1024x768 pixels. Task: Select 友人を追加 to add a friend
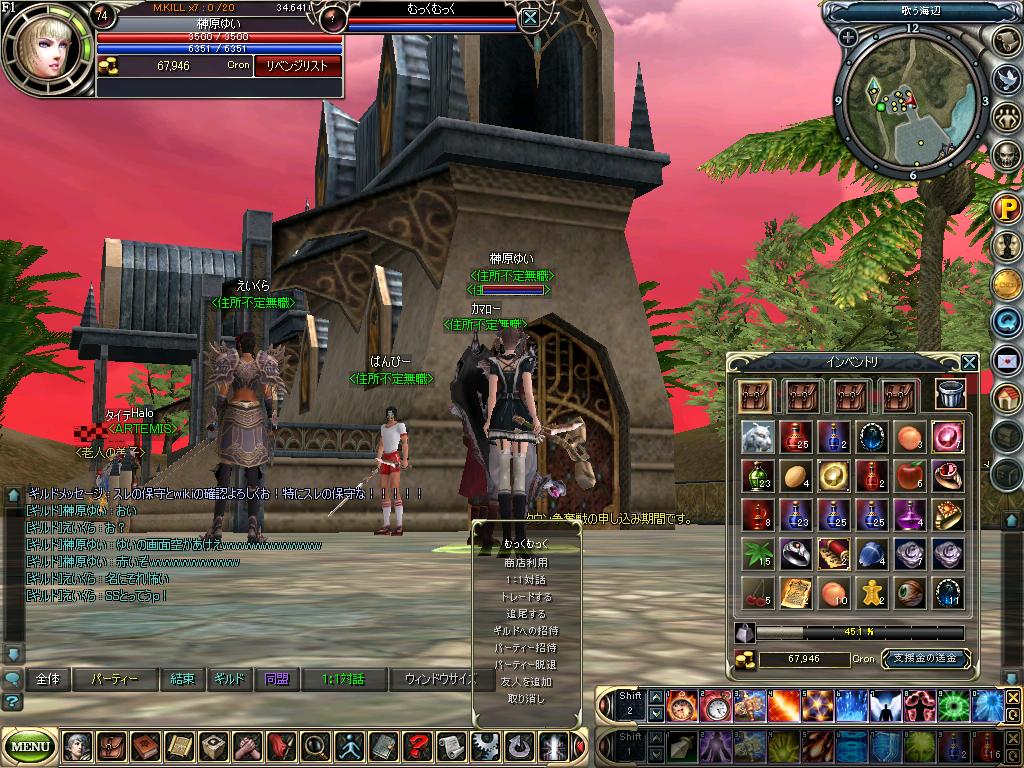click(x=526, y=682)
